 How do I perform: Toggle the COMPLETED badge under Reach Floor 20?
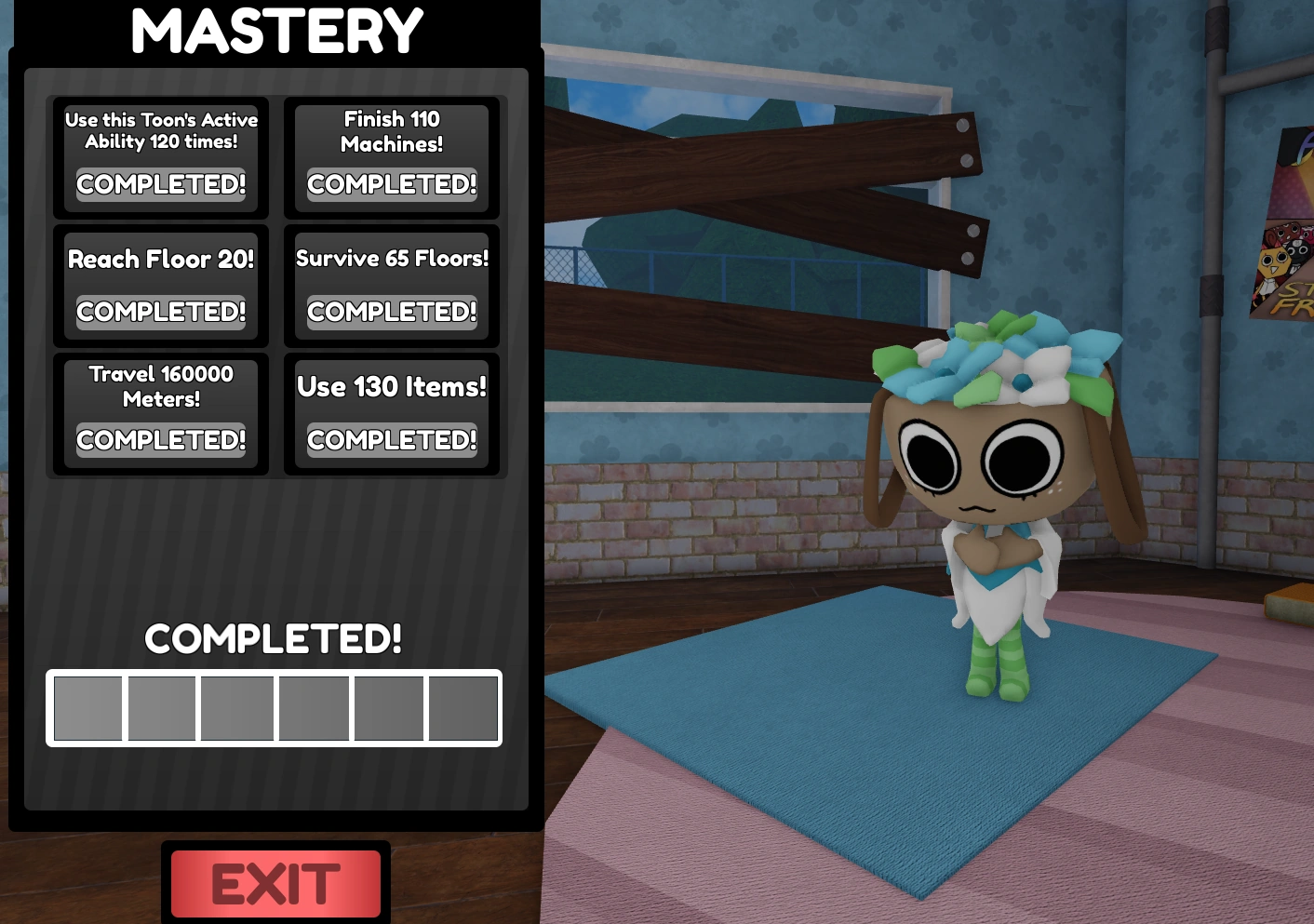point(160,312)
